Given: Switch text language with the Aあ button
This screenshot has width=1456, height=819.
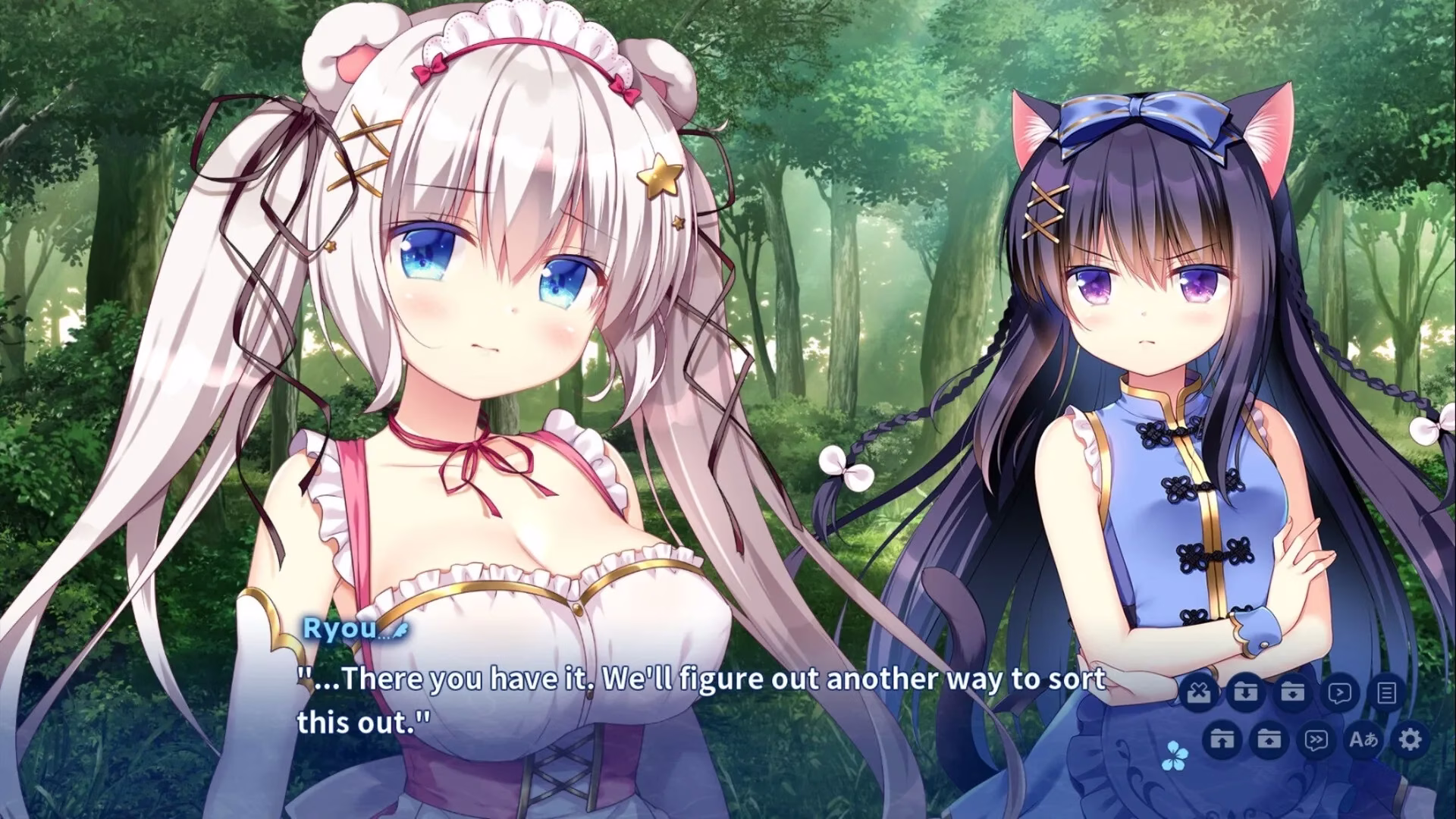Looking at the screenshot, I should coord(1363,739).
